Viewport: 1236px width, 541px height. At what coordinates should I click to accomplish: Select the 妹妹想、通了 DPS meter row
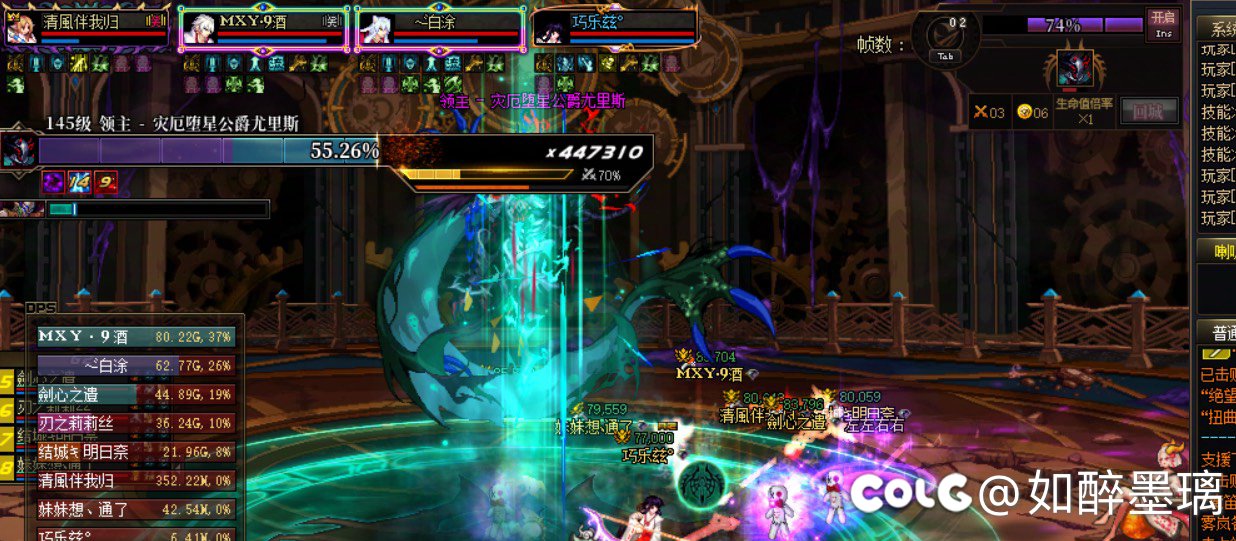tap(135, 510)
